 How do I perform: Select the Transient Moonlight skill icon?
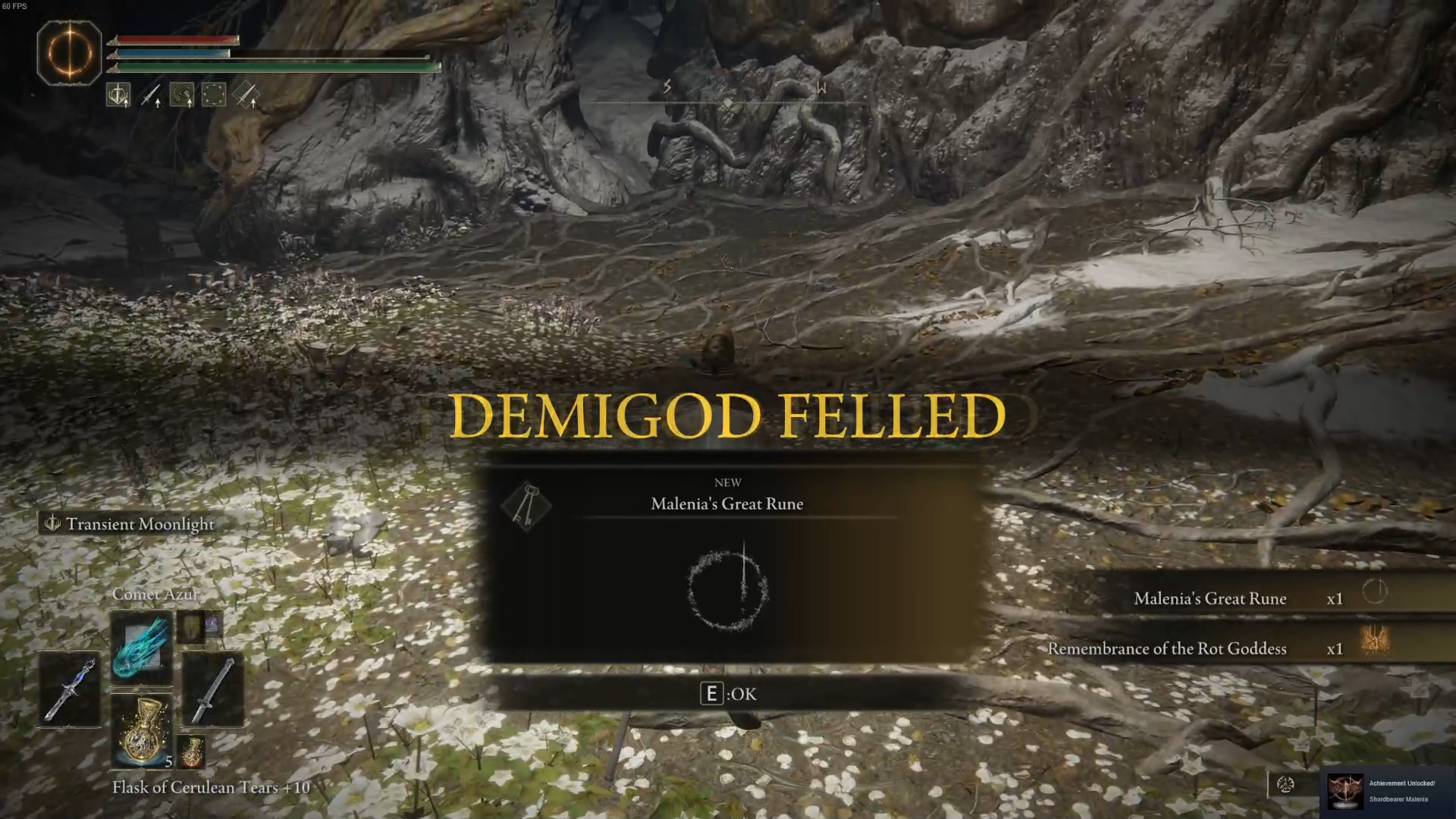pyautogui.click(x=53, y=523)
